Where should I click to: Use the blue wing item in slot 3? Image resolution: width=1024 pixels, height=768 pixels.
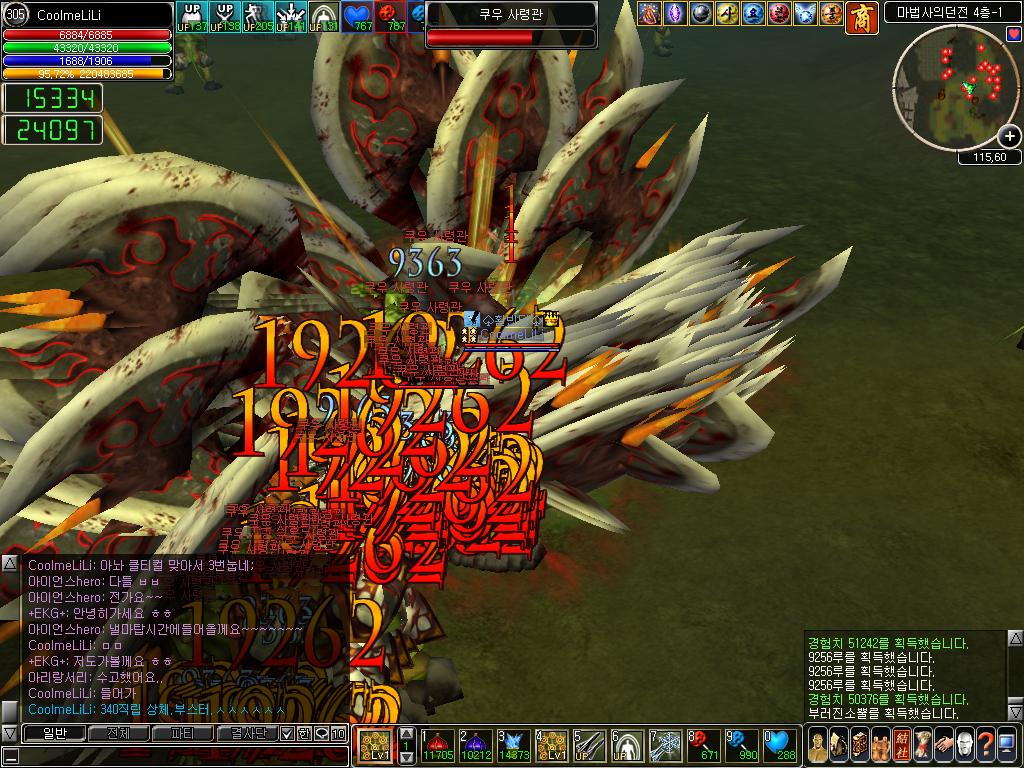[513, 745]
